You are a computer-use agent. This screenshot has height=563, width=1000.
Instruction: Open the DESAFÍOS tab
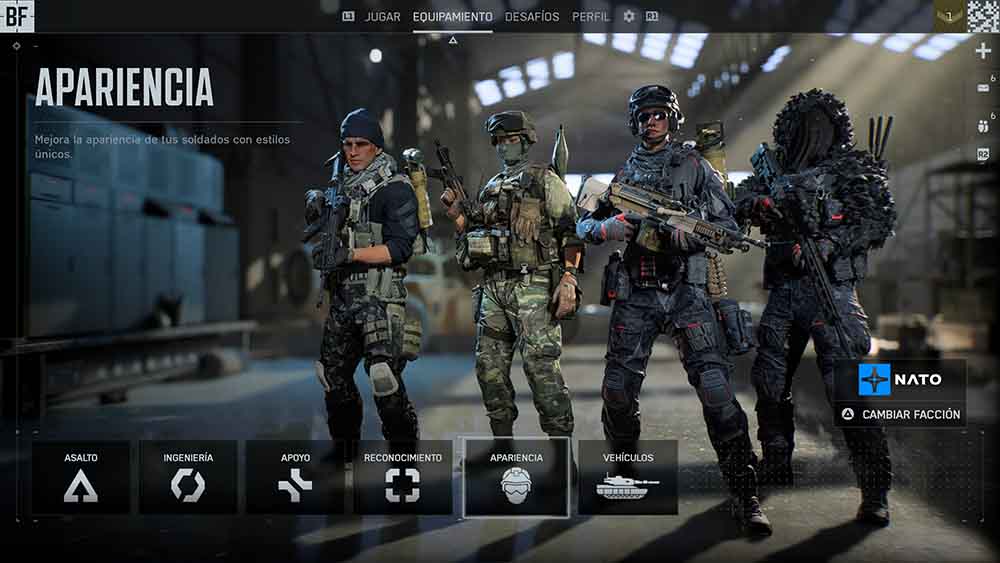(532, 17)
